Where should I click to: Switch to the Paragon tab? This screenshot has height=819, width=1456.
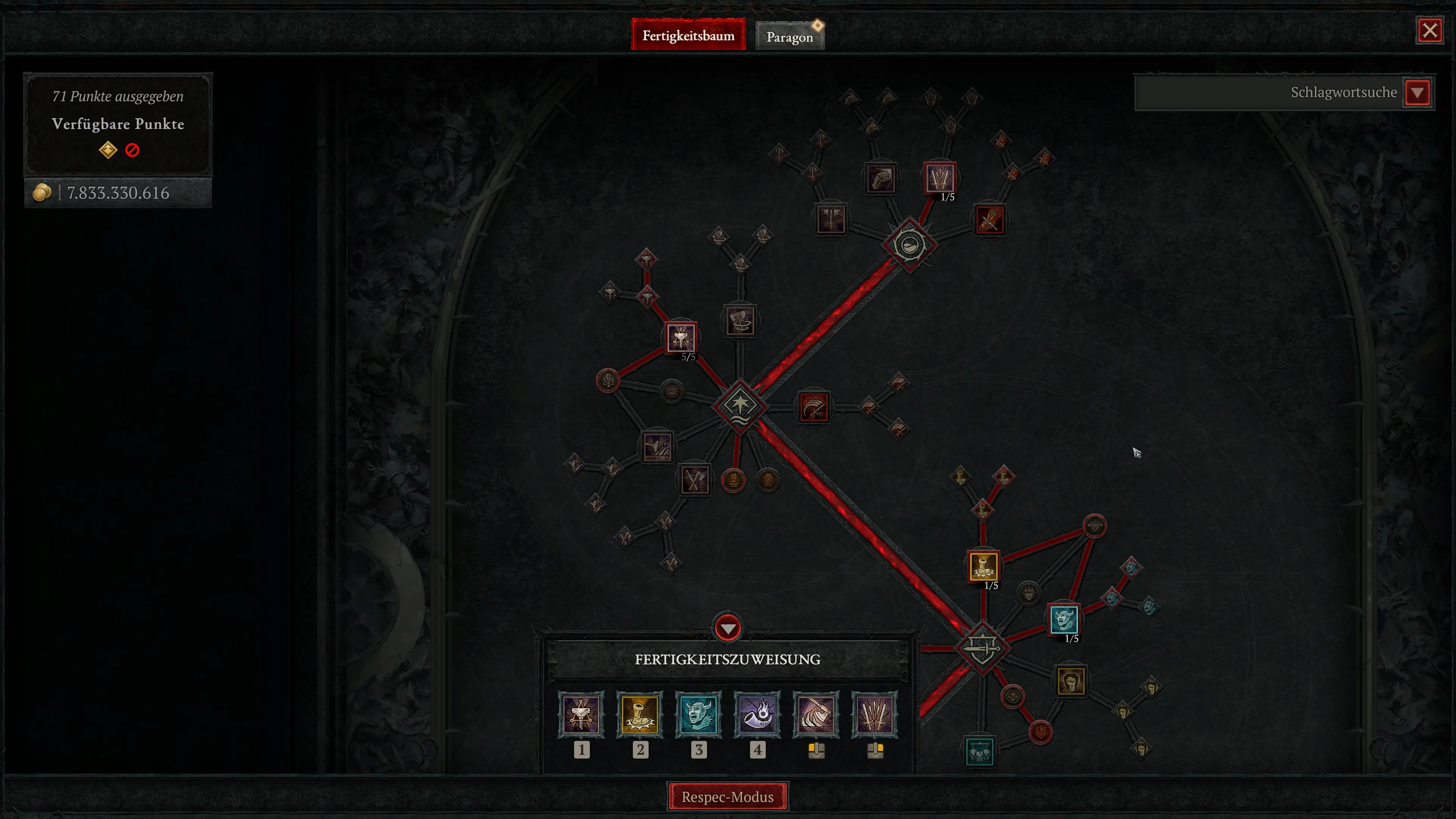pyautogui.click(x=789, y=36)
